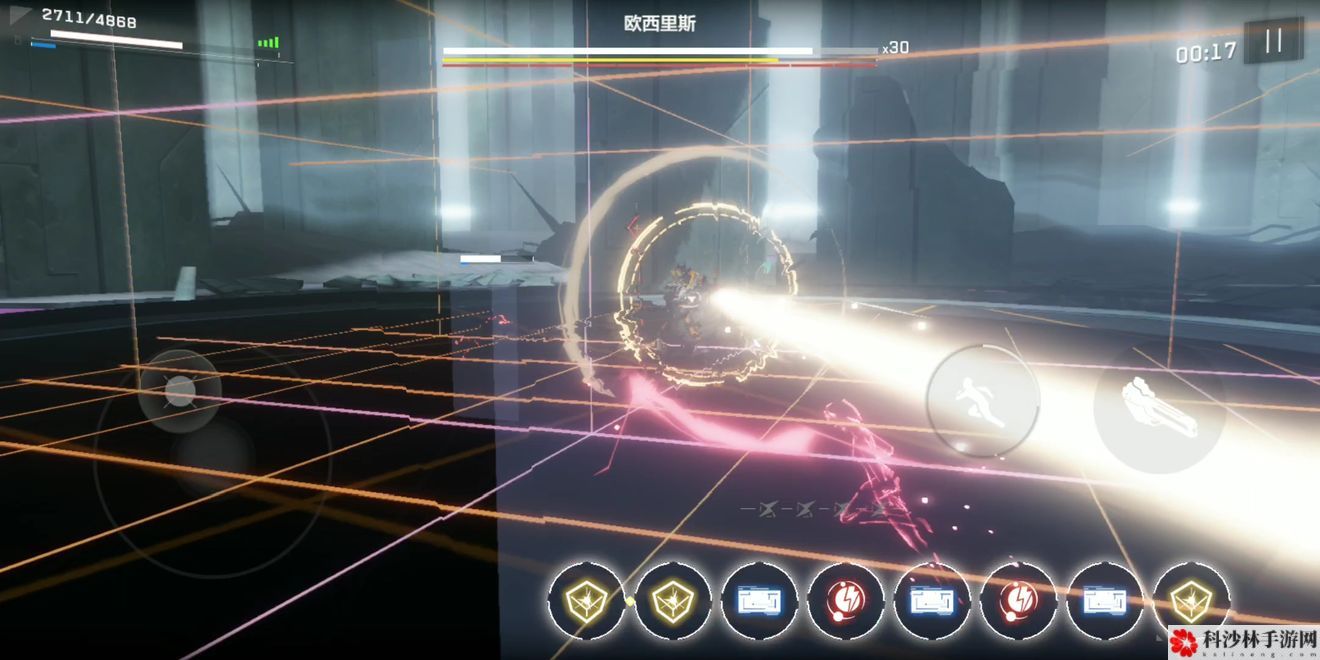The image size is (1320, 660).
Task: Tap the virtual joystick thumb knob
Action: 180,391
